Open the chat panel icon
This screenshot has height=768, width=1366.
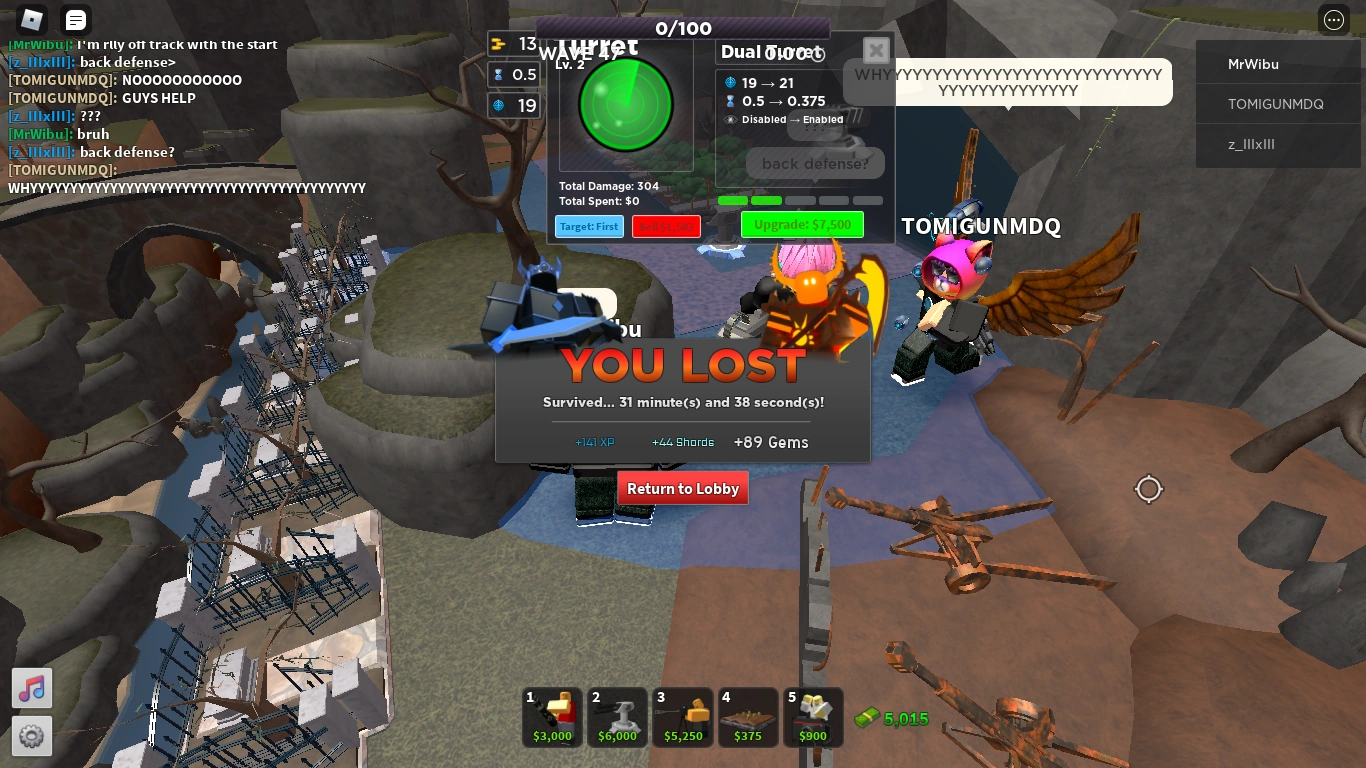75,19
